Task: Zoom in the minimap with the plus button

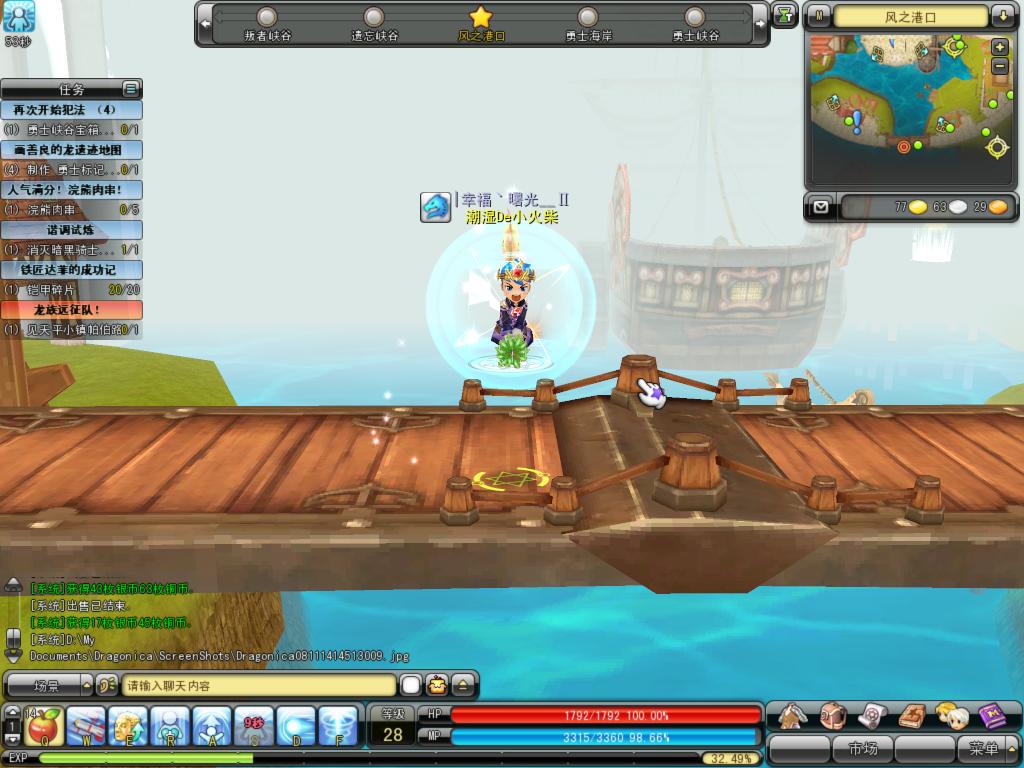Action: click(999, 47)
